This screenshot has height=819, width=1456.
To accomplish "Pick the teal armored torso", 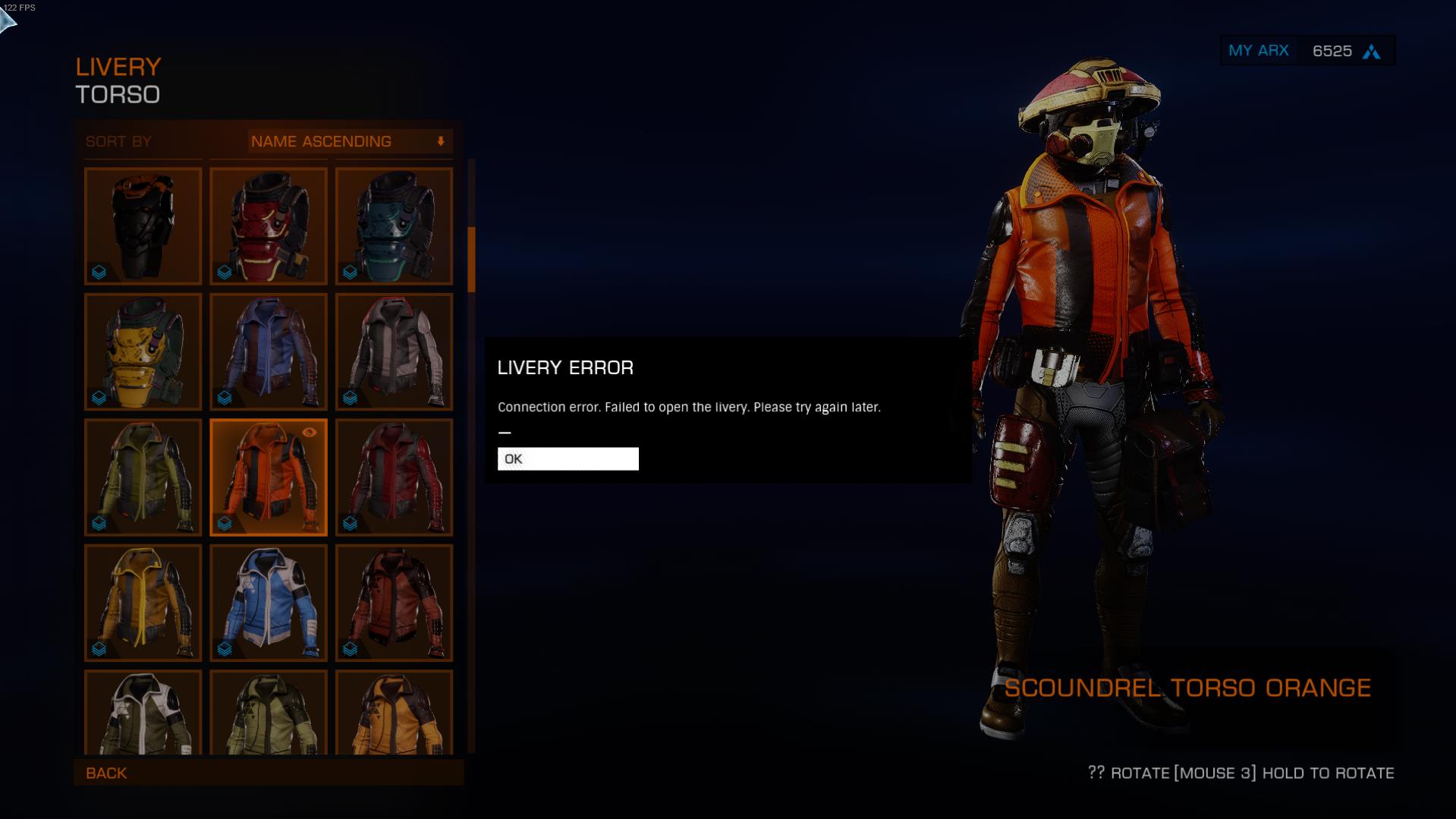I will (394, 226).
